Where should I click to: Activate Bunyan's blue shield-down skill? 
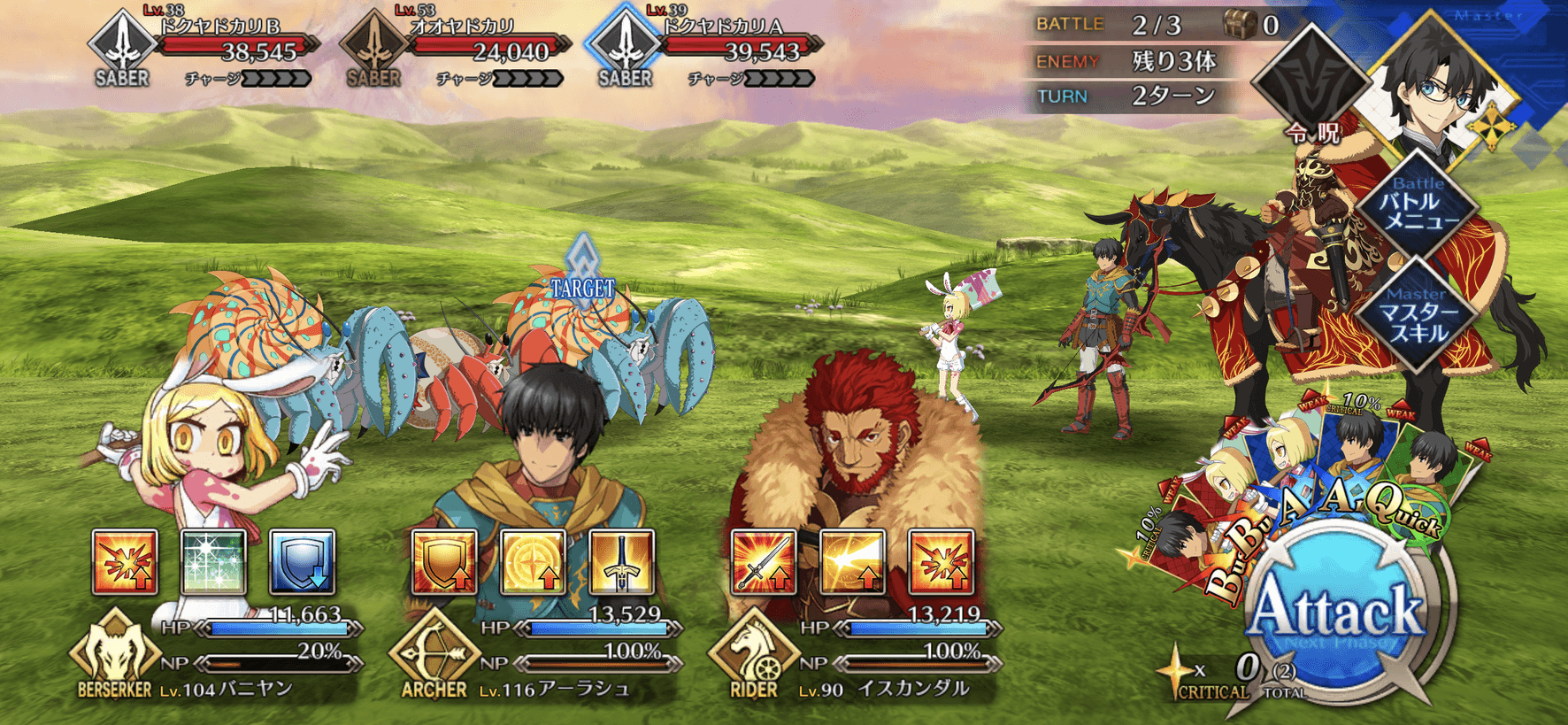[303, 562]
